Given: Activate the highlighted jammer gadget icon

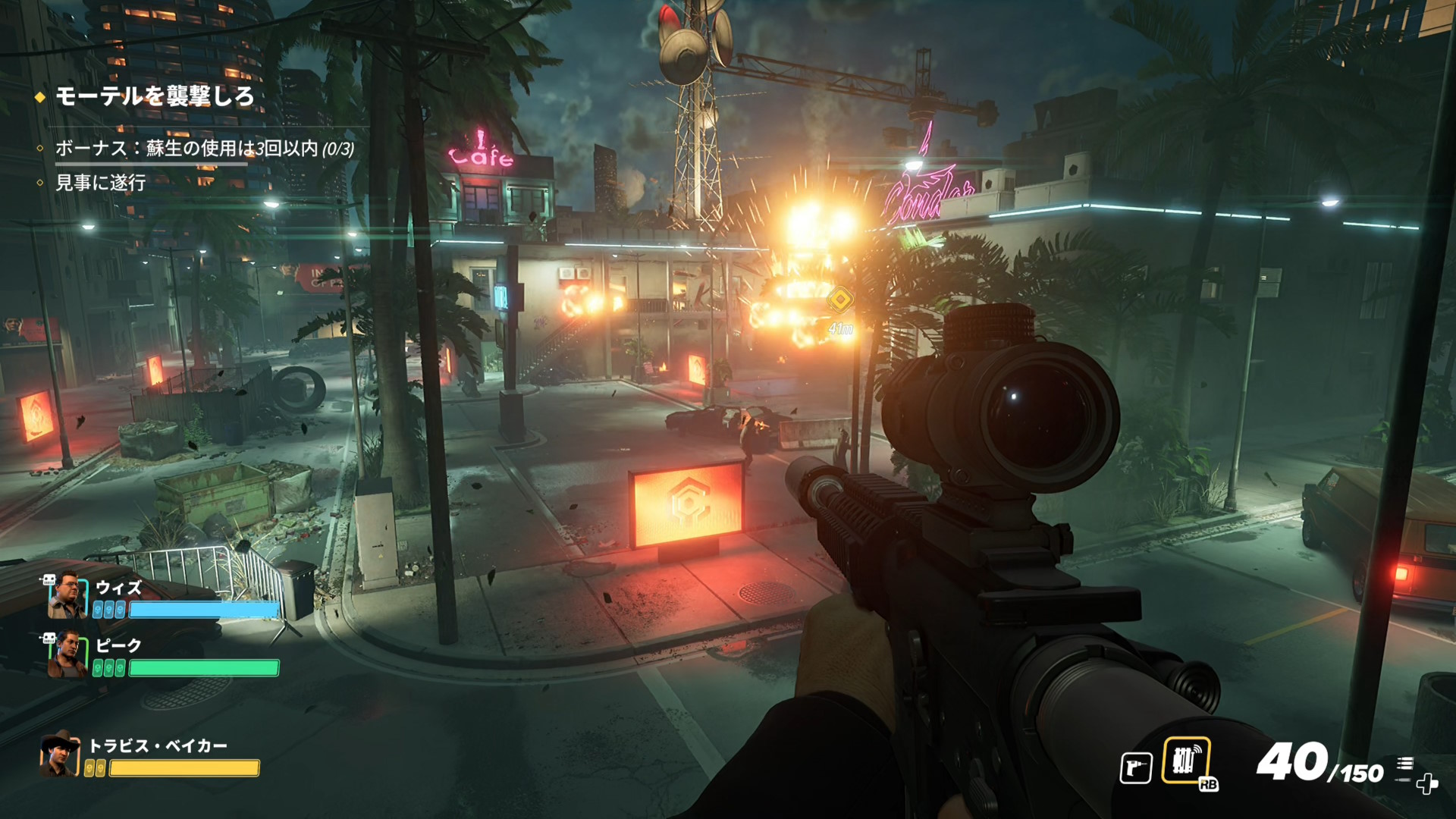Looking at the screenshot, I should (x=1185, y=761).
